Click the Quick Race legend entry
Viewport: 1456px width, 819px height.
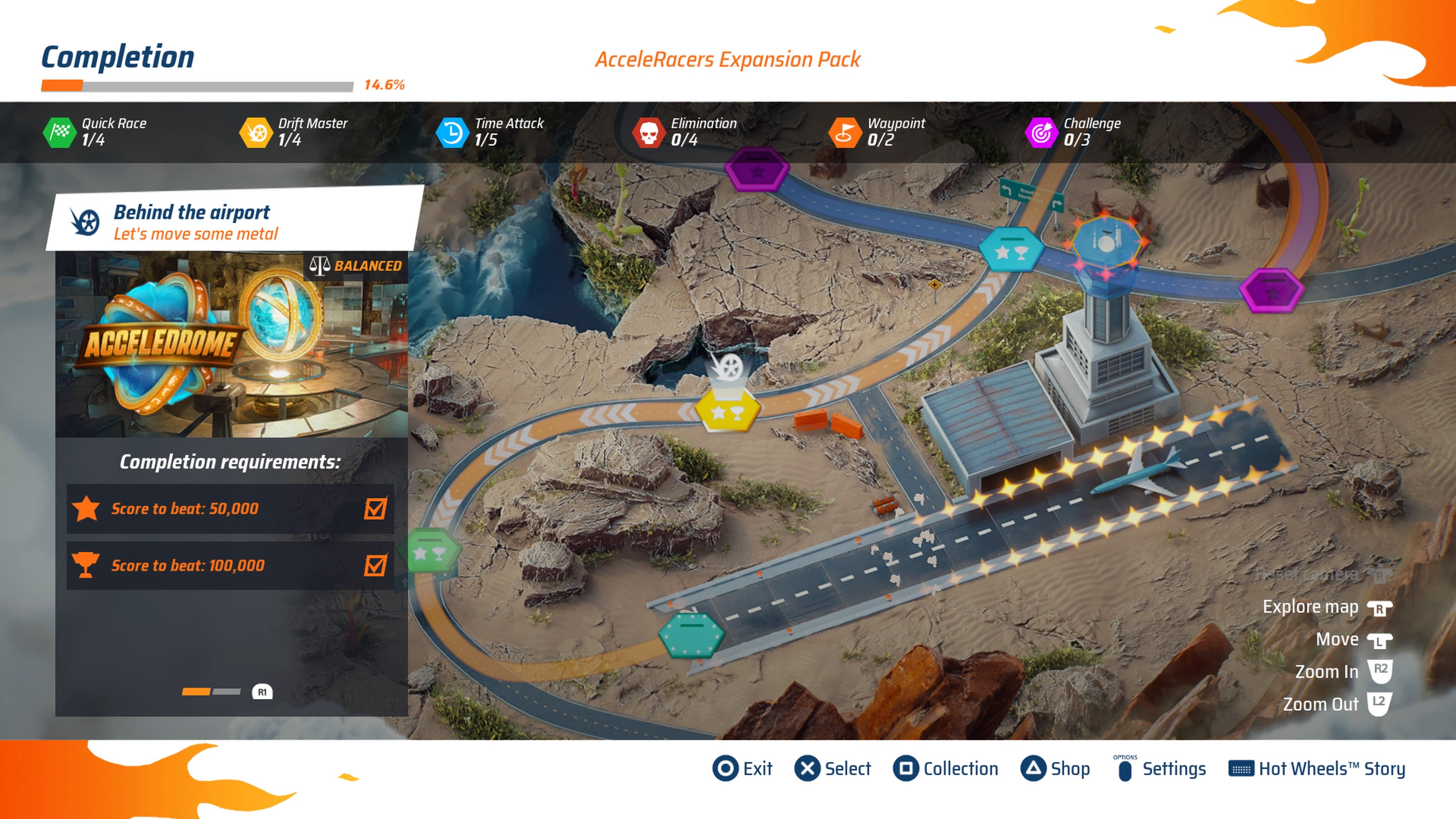(95, 132)
